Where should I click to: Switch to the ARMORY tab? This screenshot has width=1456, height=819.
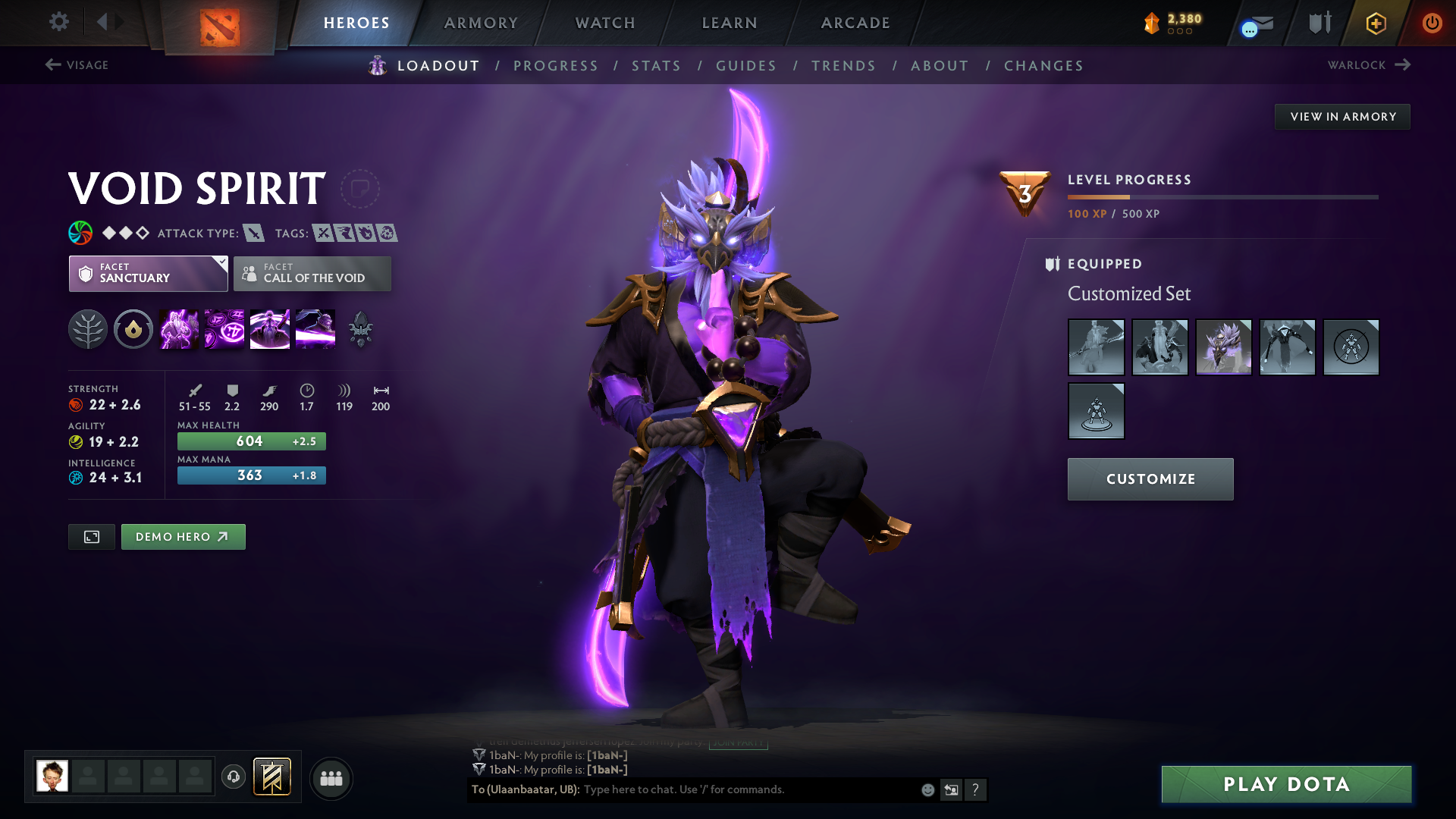pos(481,23)
